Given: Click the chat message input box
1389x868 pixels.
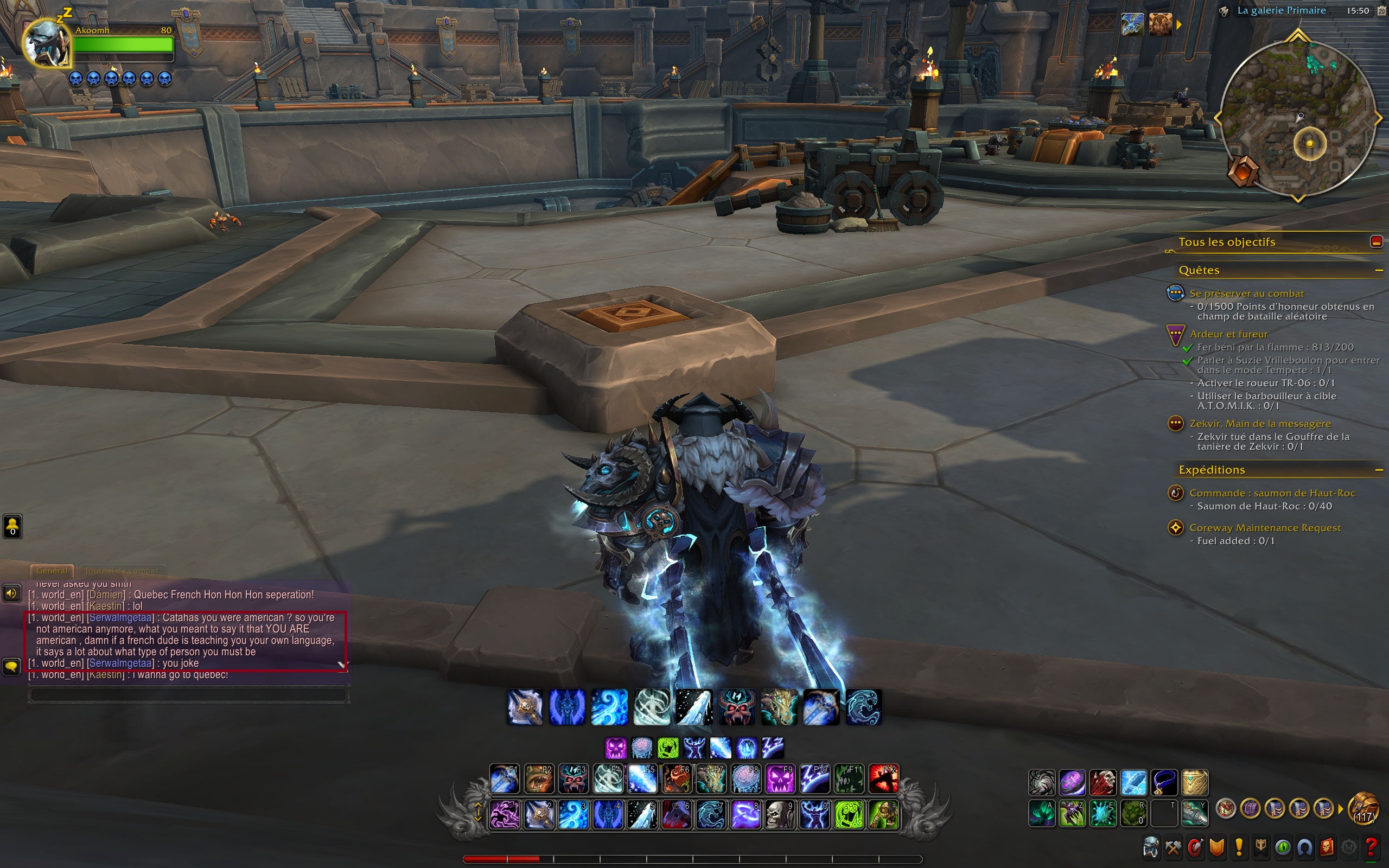Looking at the screenshot, I should pos(187,694).
